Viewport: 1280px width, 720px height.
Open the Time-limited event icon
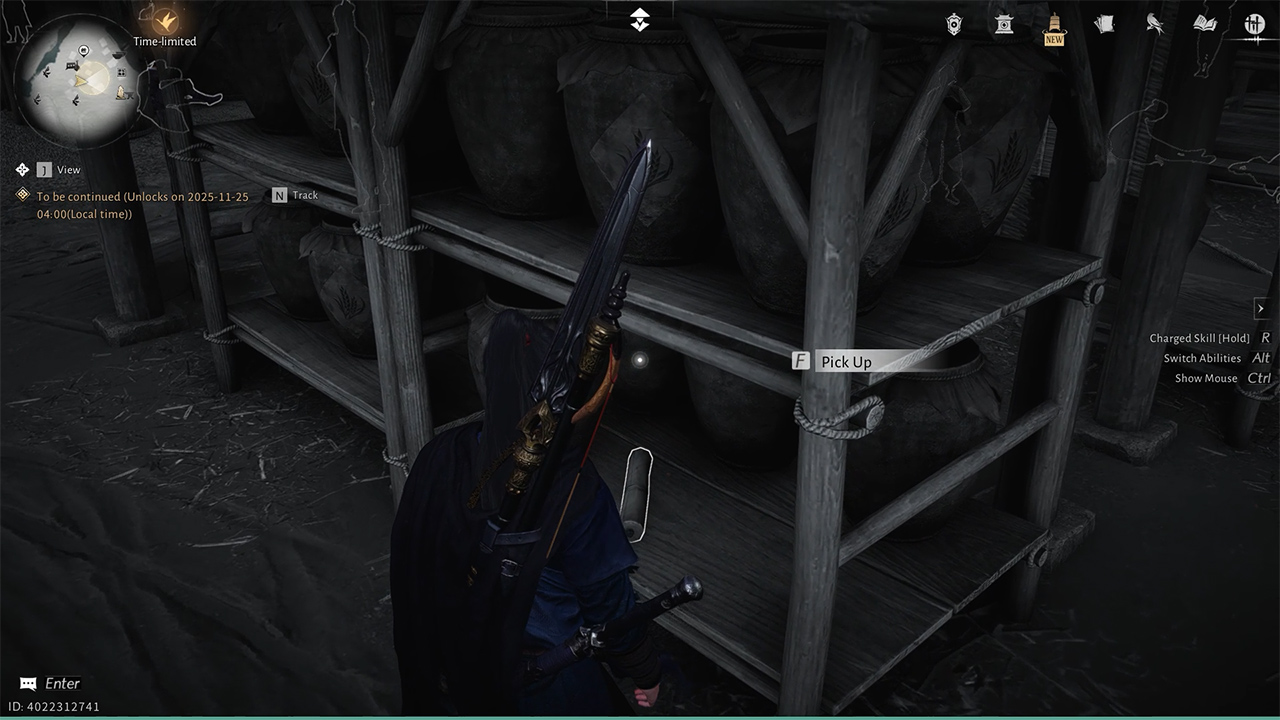coord(164,19)
